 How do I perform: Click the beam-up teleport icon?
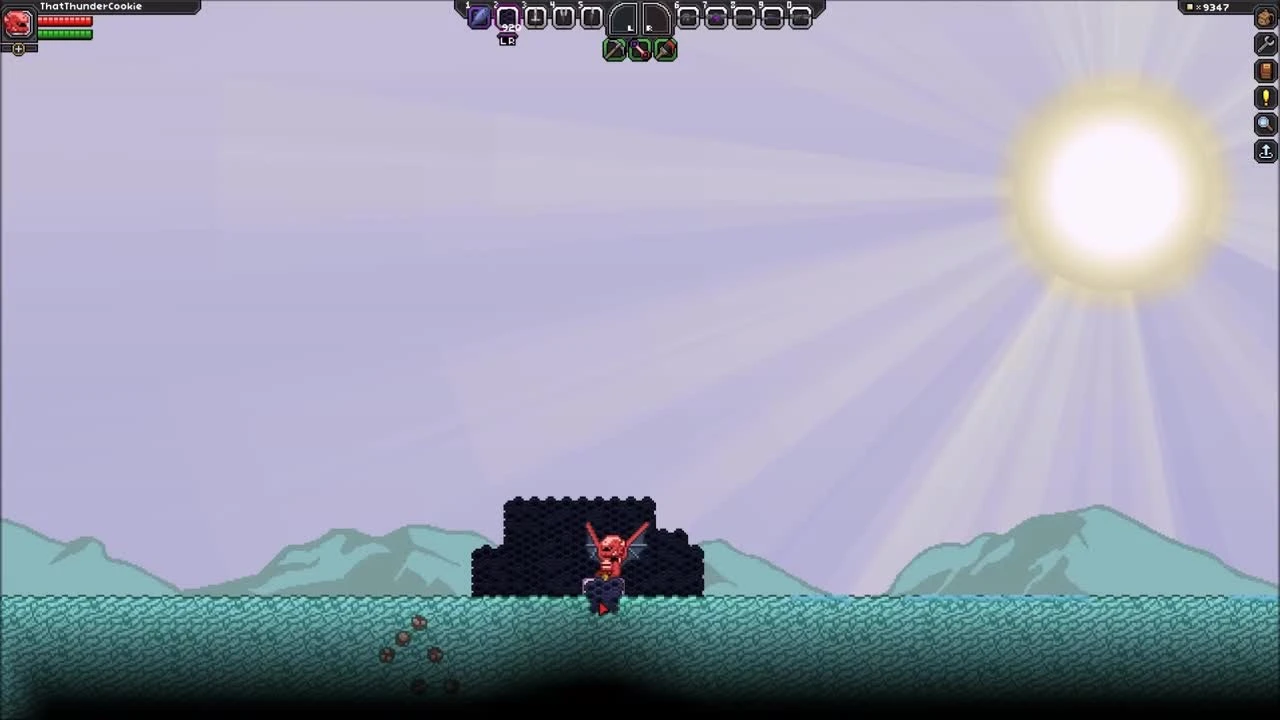(x=1265, y=151)
